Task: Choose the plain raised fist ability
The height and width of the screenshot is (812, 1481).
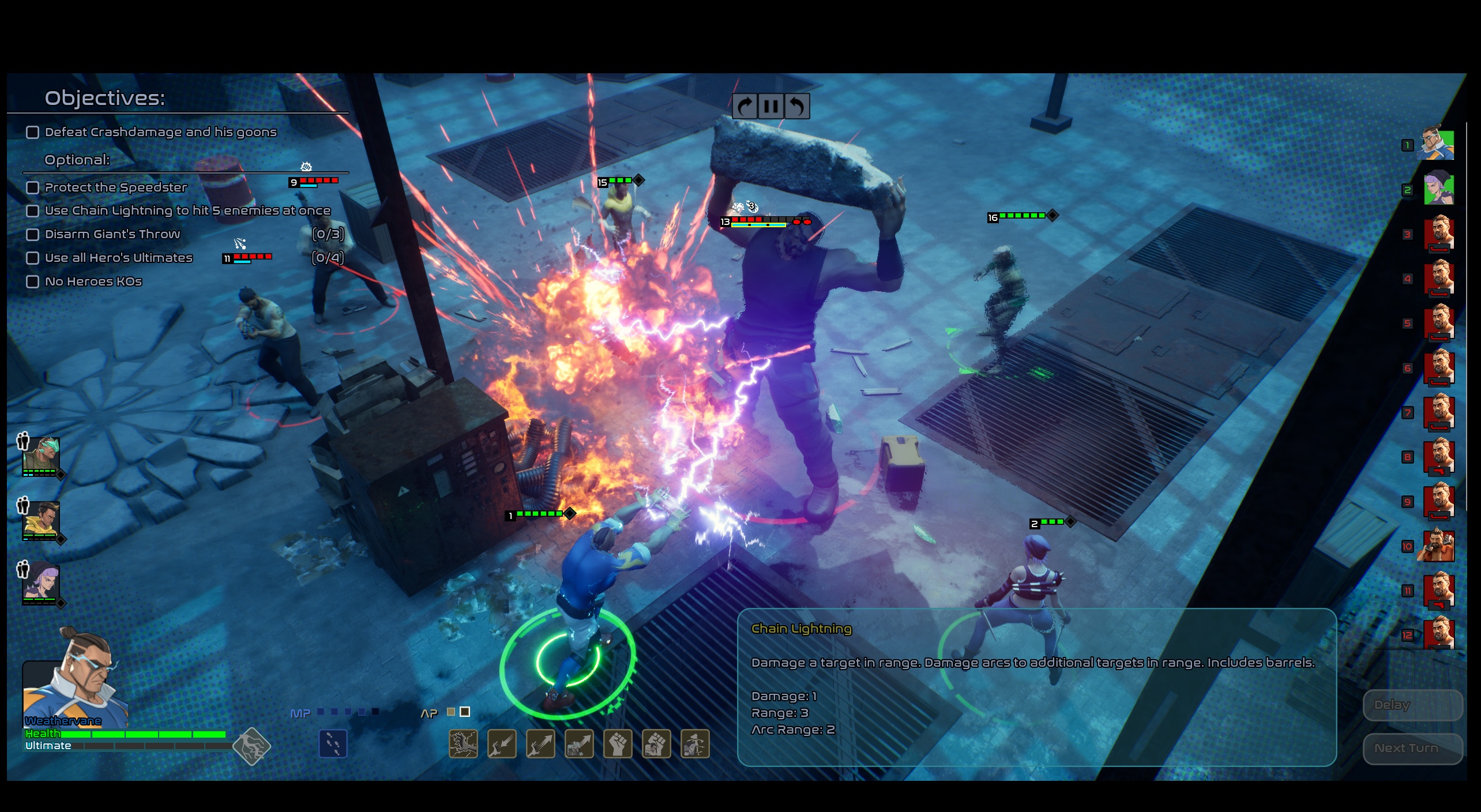Action: pyautogui.click(x=618, y=744)
